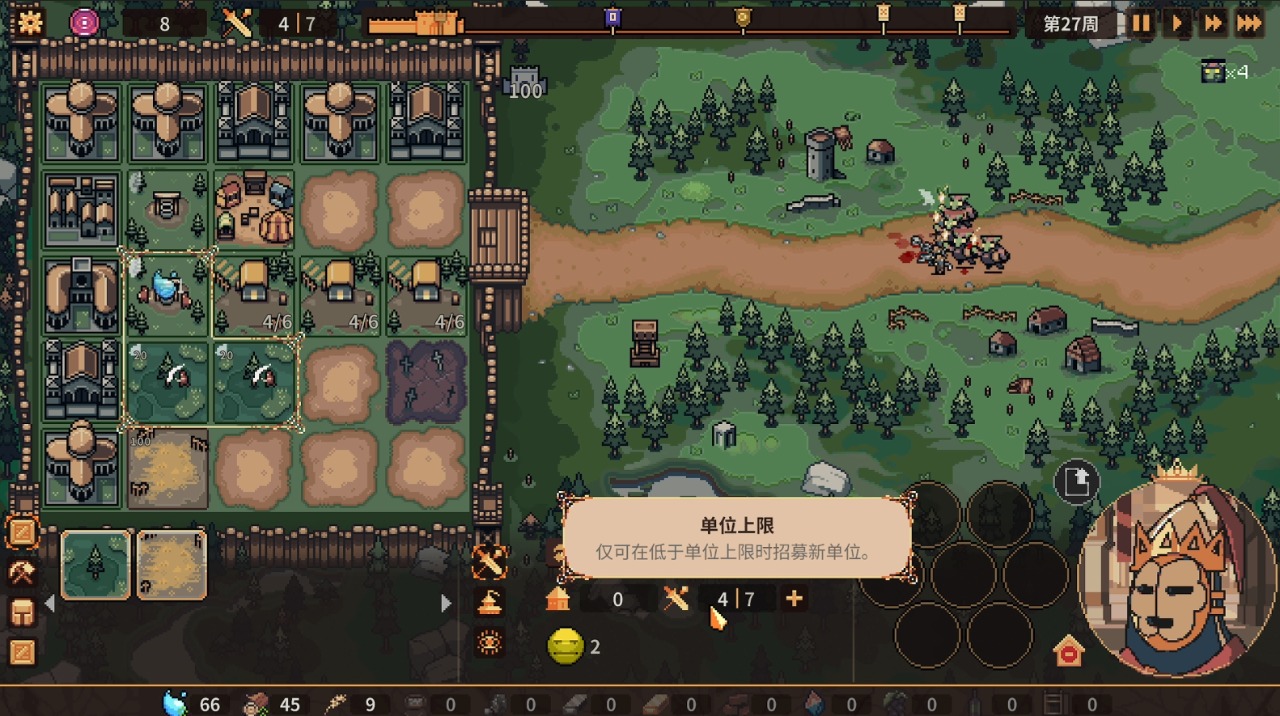The image size is (1280, 716).
Task: Select the blue crystal well tile
Action: [x=166, y=292]
